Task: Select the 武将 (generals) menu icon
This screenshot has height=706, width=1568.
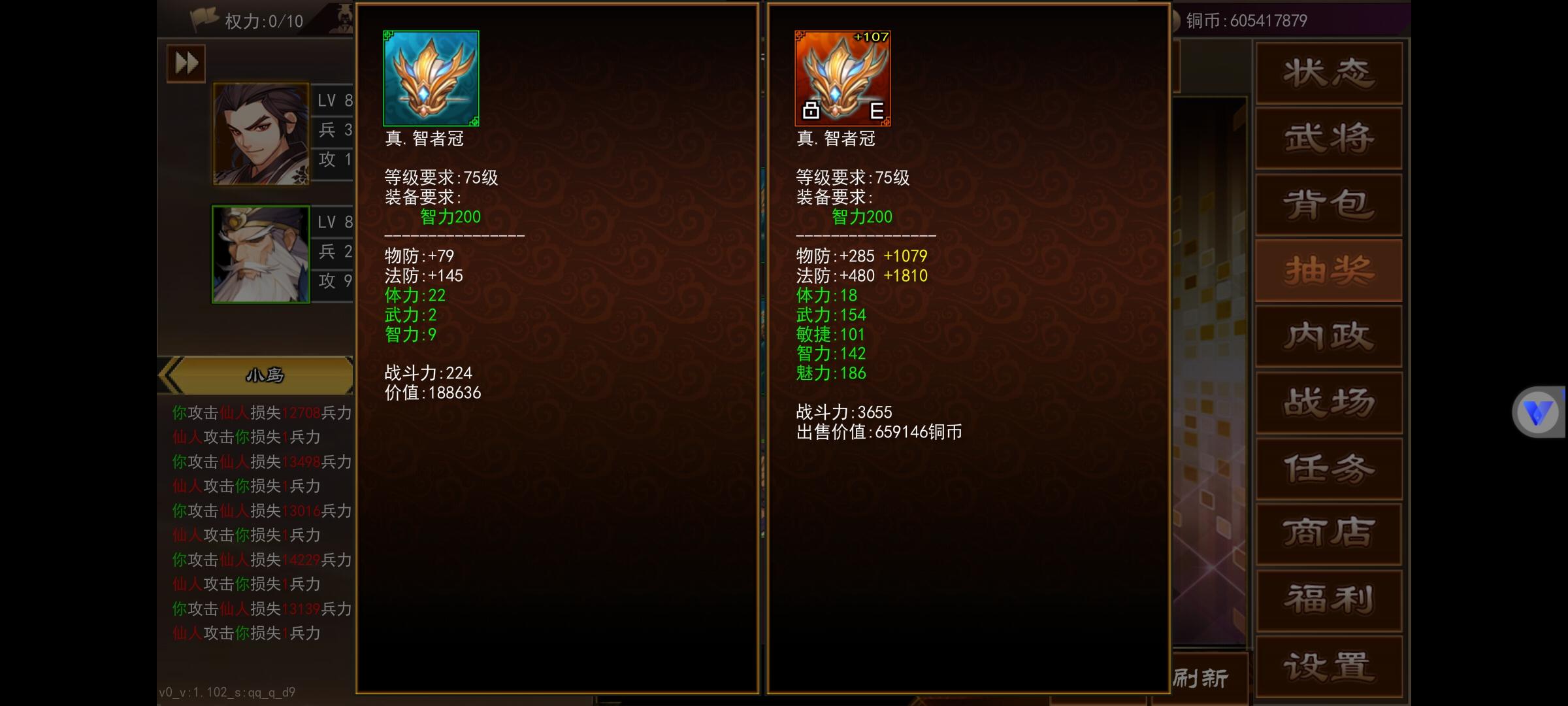Action: pyautogui.click(x=1328, y=139)
